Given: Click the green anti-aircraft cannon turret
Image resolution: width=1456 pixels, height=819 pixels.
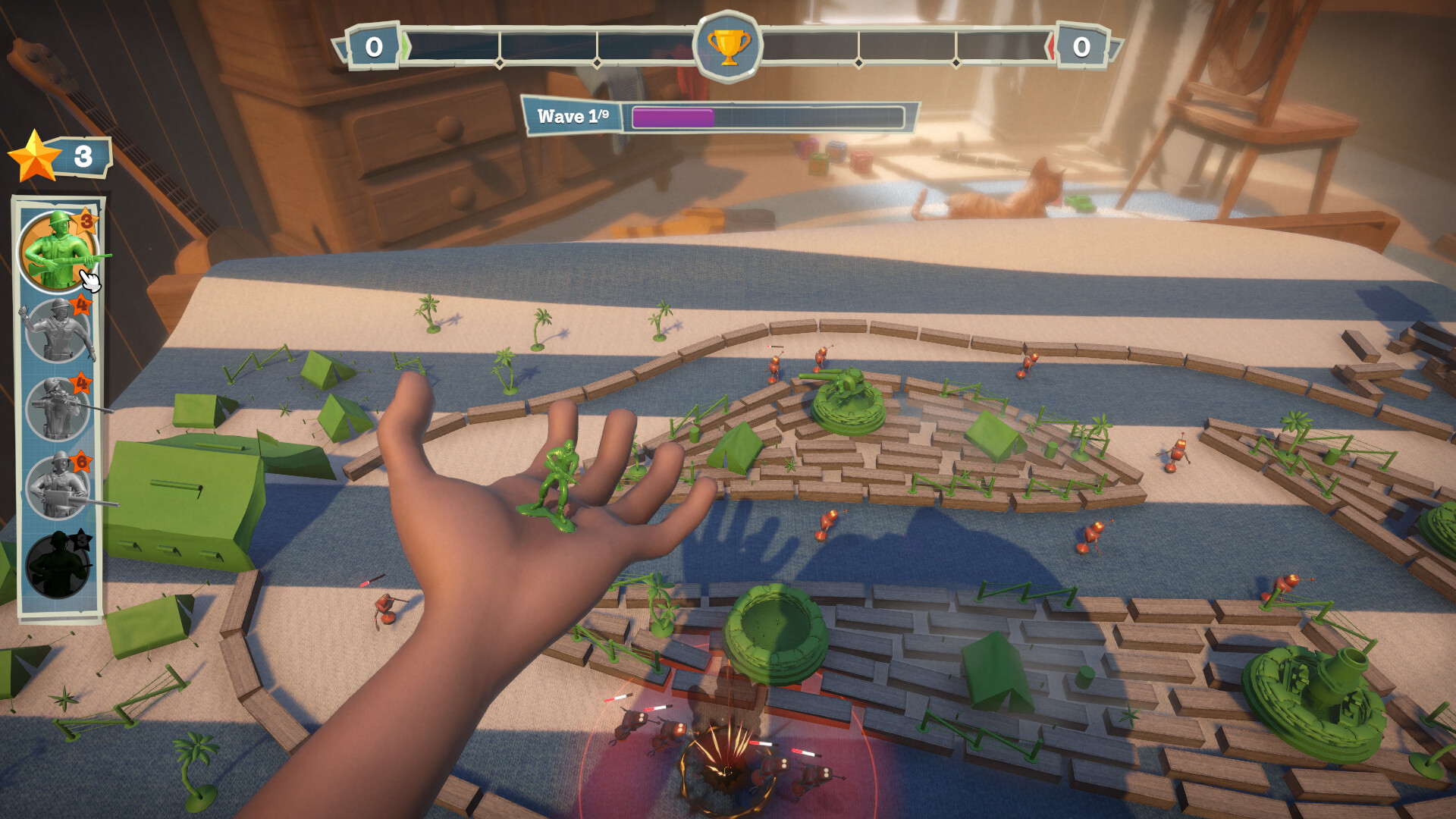Looking at the screenshot, I should point(847,398).
